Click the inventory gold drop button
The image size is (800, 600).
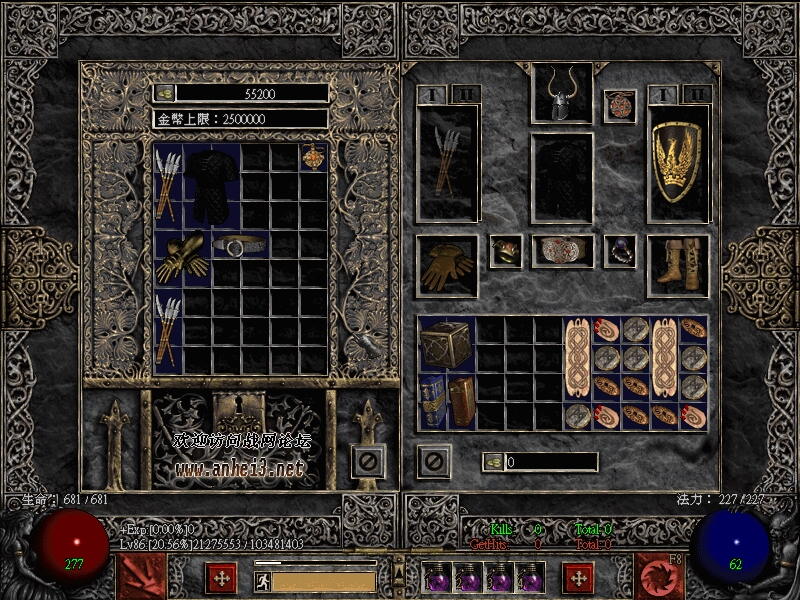(x=492, y=462)
